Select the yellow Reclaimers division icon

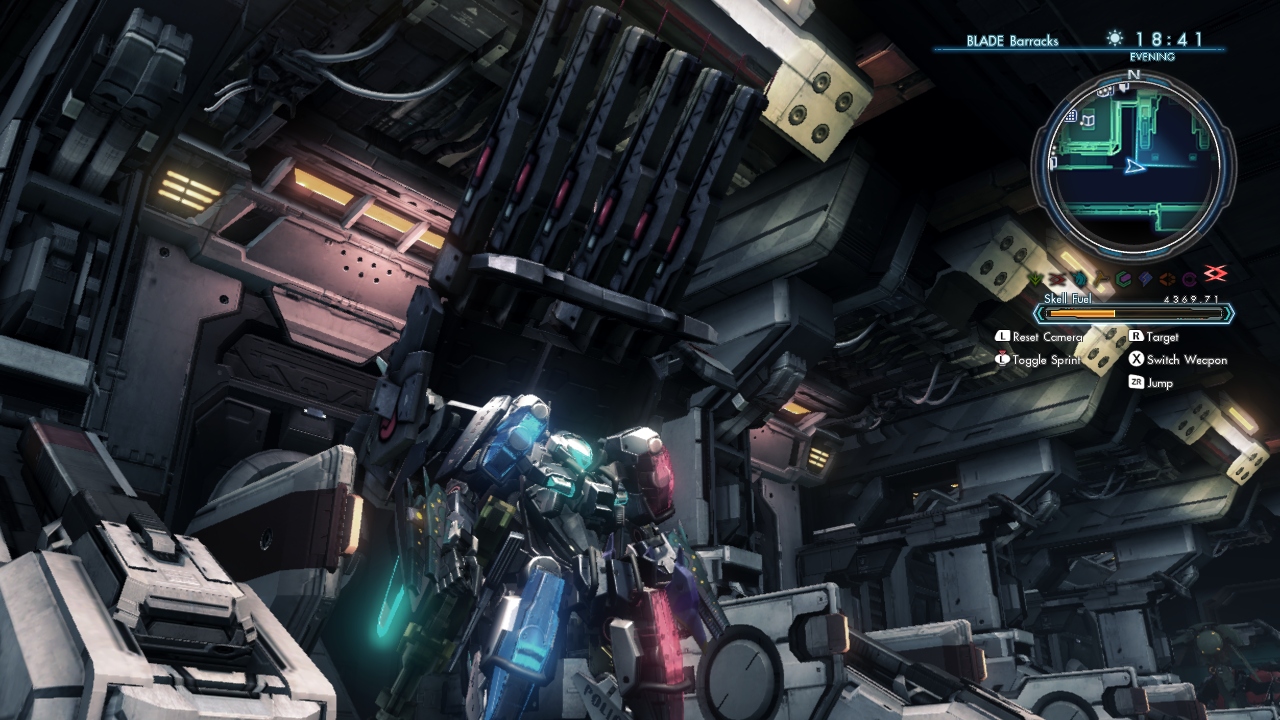(x=1101, y=279)
